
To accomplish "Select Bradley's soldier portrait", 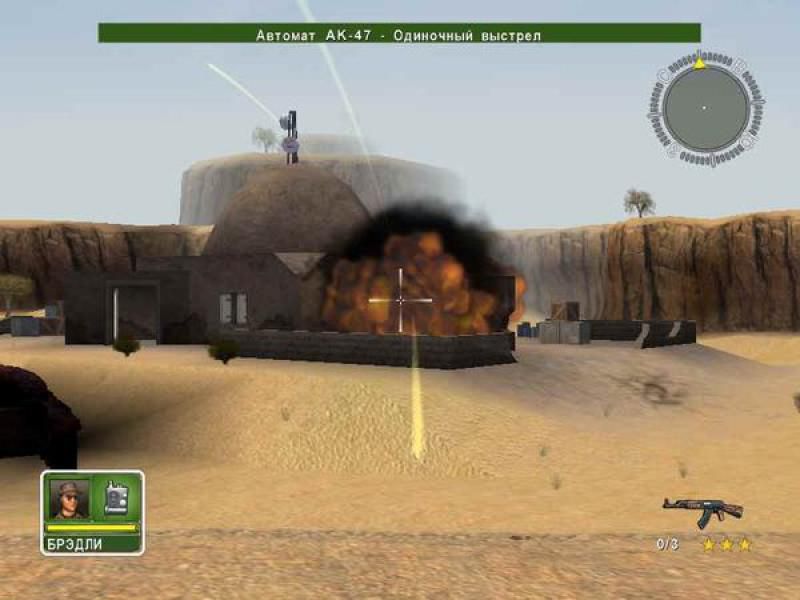I will [x=69, y=498].
